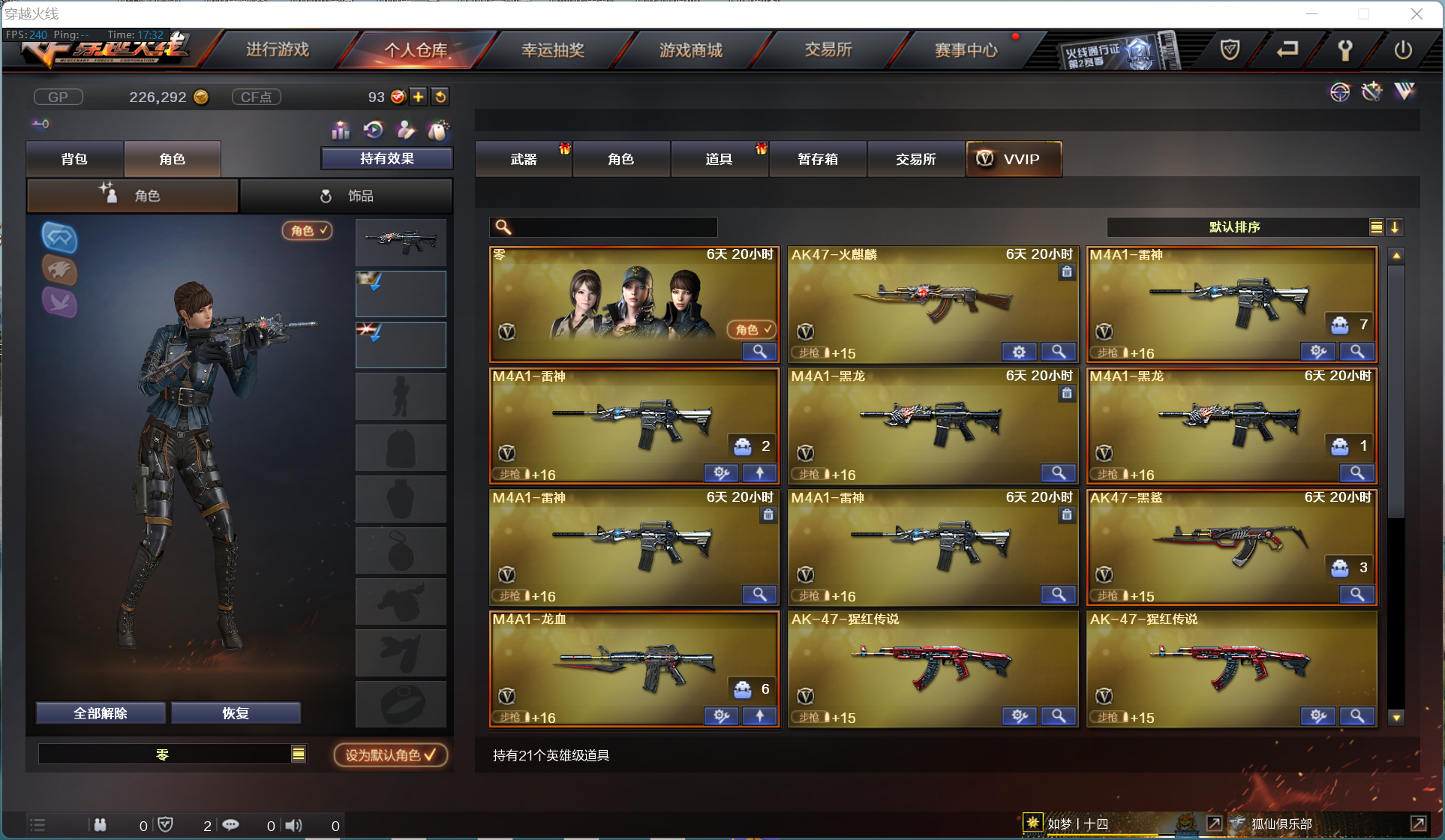
Task: Check the 设为默认角色 option
Action: 390,754
